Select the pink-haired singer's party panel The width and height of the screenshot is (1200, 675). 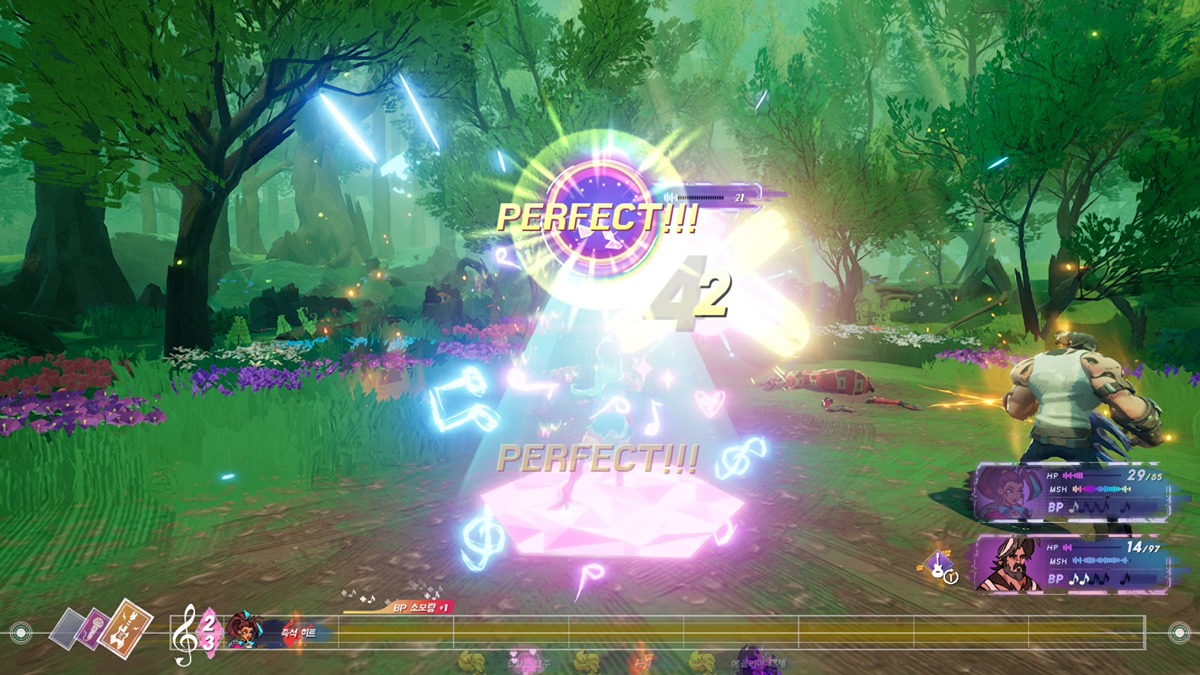pos(1068,491)
